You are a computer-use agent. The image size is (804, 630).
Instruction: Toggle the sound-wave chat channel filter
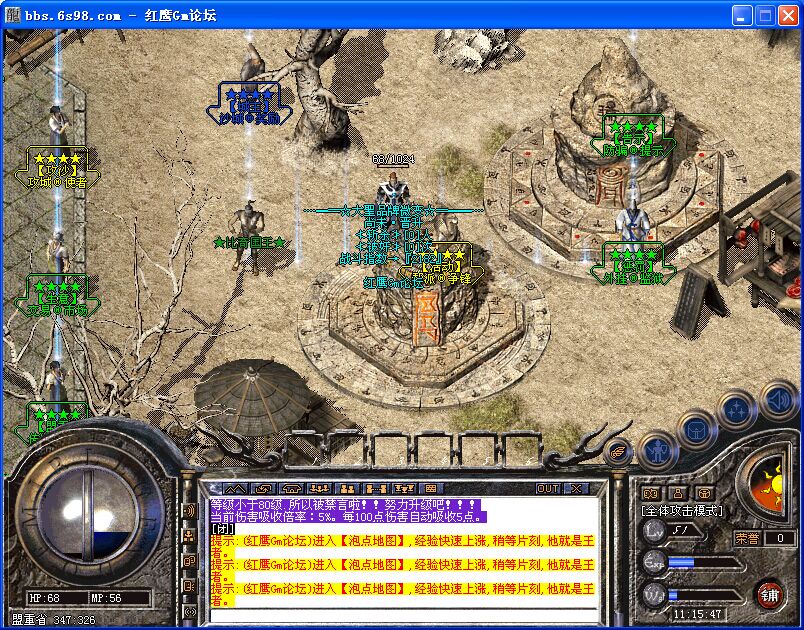click(x=189, y=511)
